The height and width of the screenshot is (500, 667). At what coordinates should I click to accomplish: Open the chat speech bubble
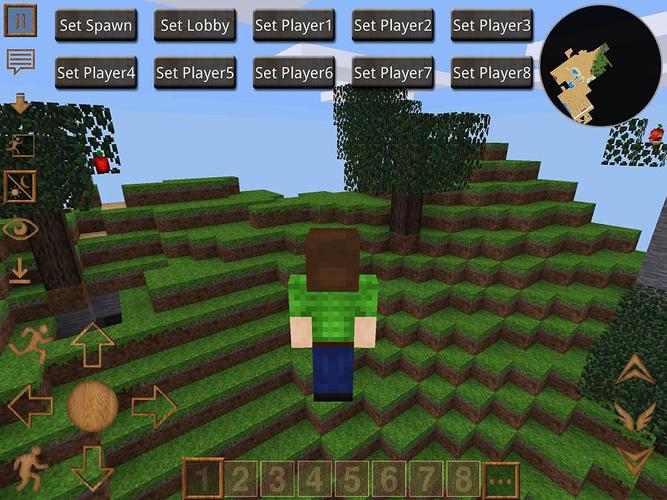pyautogui.click(x=21, y=62)
